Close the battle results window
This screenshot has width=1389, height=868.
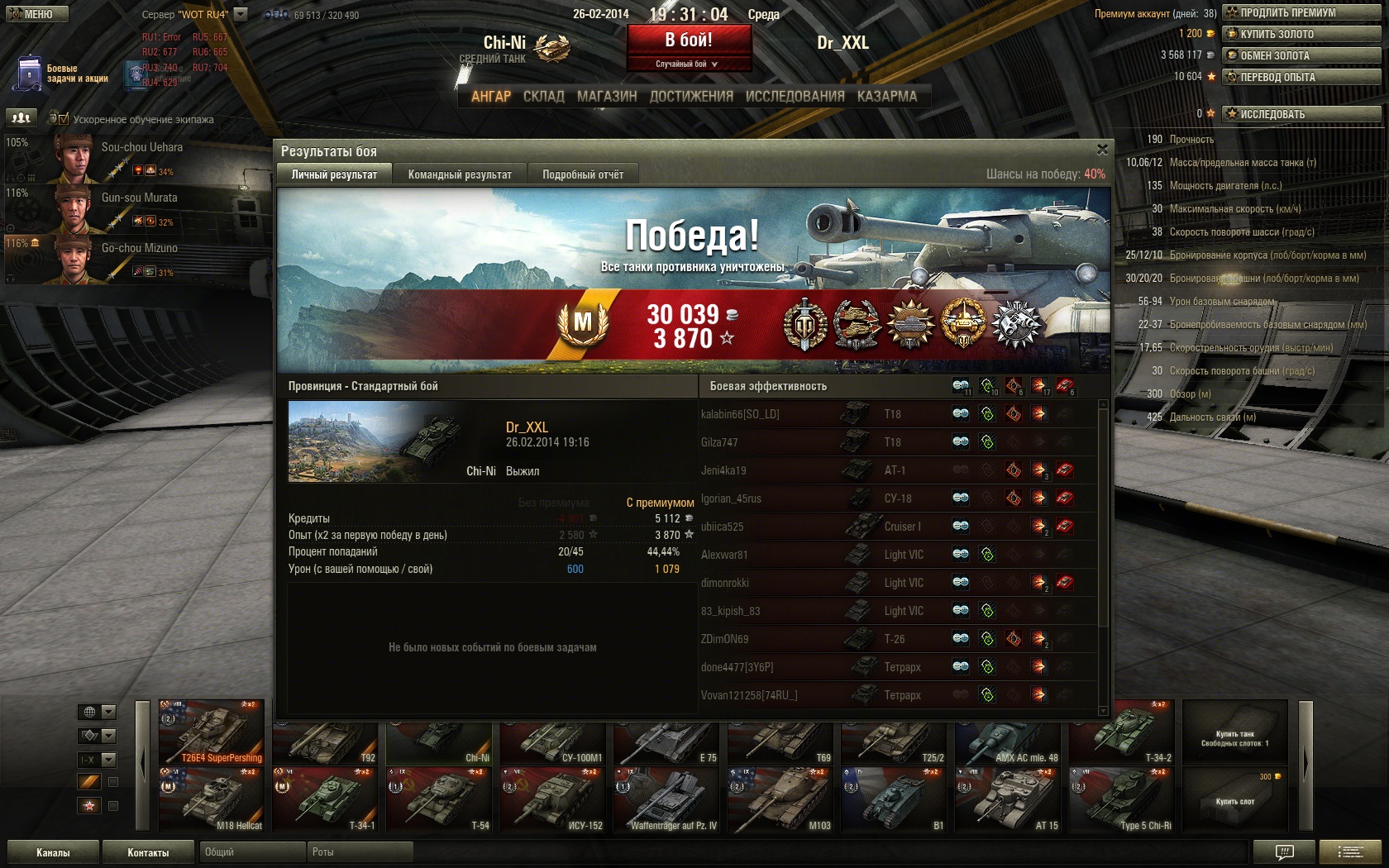pos(1102,150)
